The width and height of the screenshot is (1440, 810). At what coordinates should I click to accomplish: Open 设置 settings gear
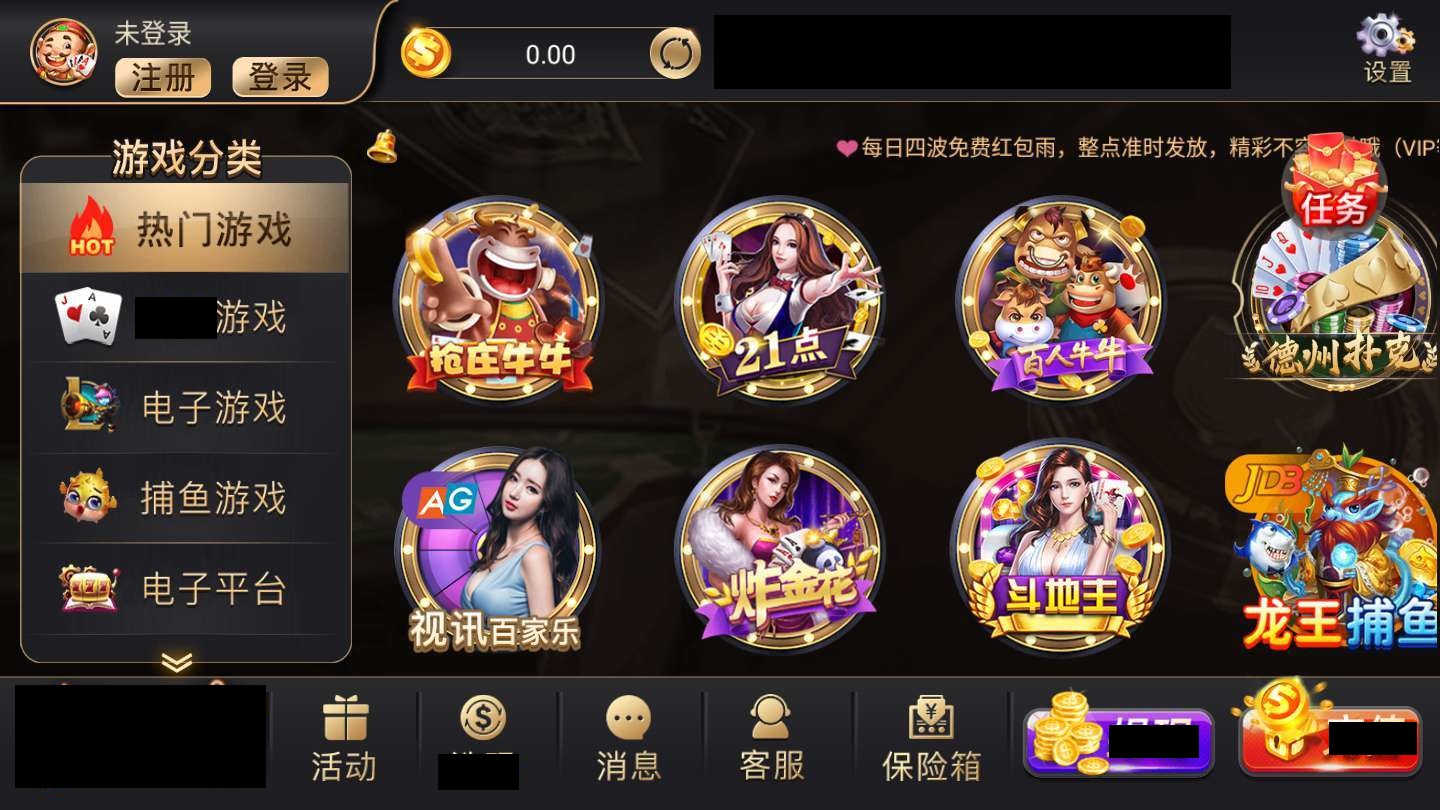point(1385,45)
